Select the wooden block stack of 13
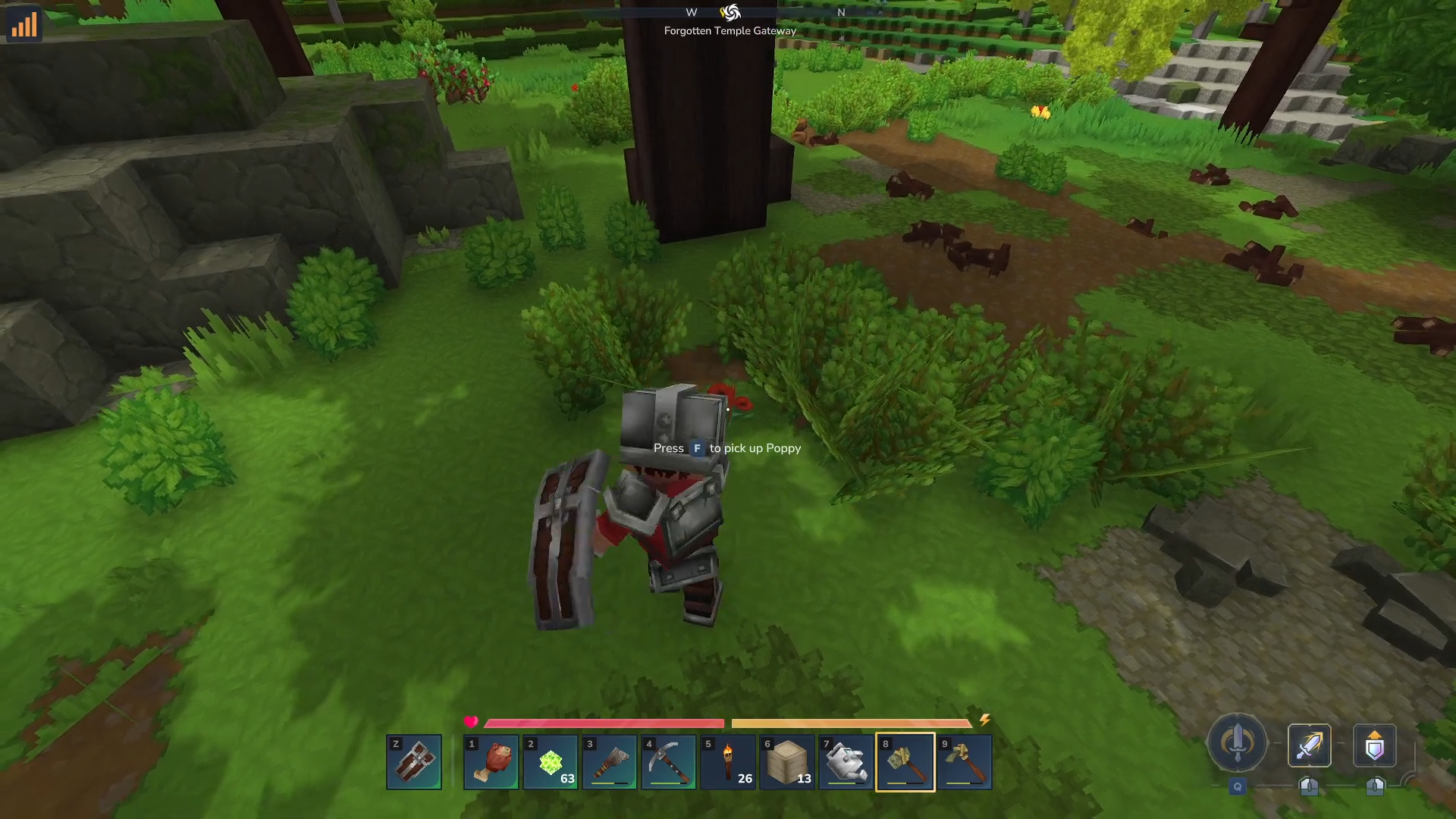Viewport: 1456px width, 819px height. click(787, 761)
